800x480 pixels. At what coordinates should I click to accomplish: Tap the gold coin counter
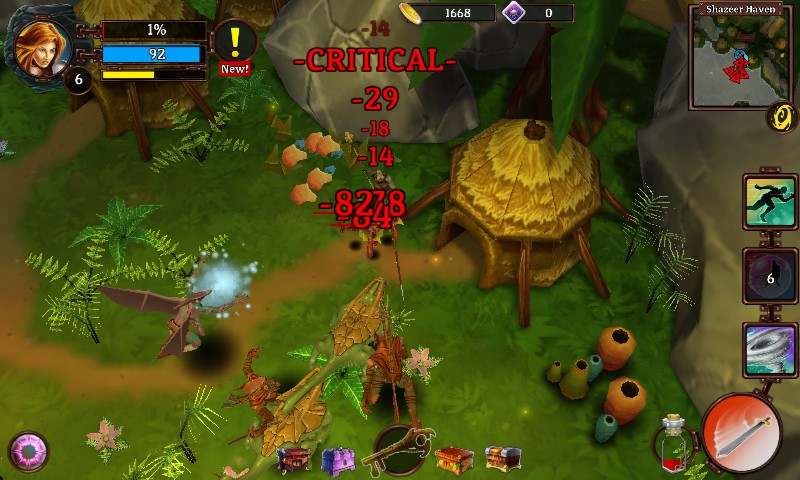tap(446, 13)
